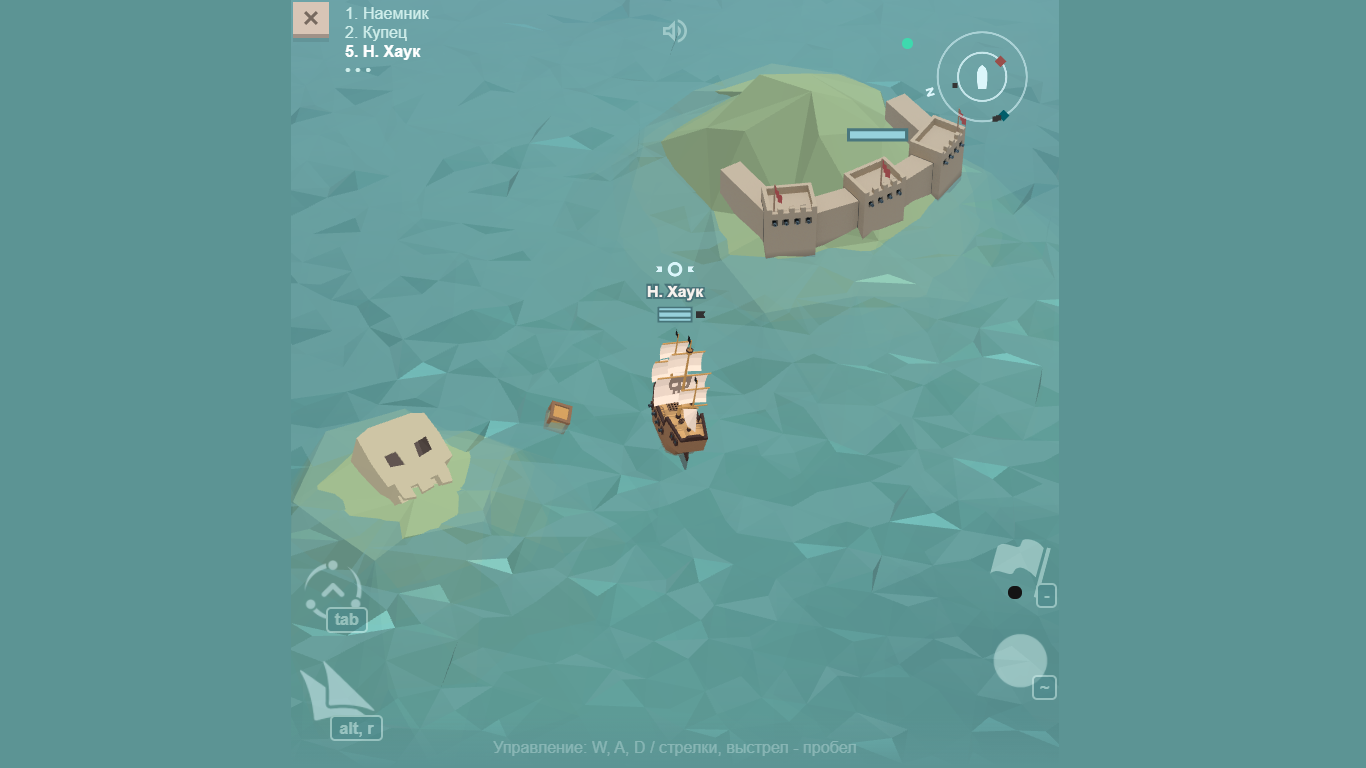This screenshot has height=768, width=1366.
Task: Mute the game sound via speaker icon
Action: (674, 31)
